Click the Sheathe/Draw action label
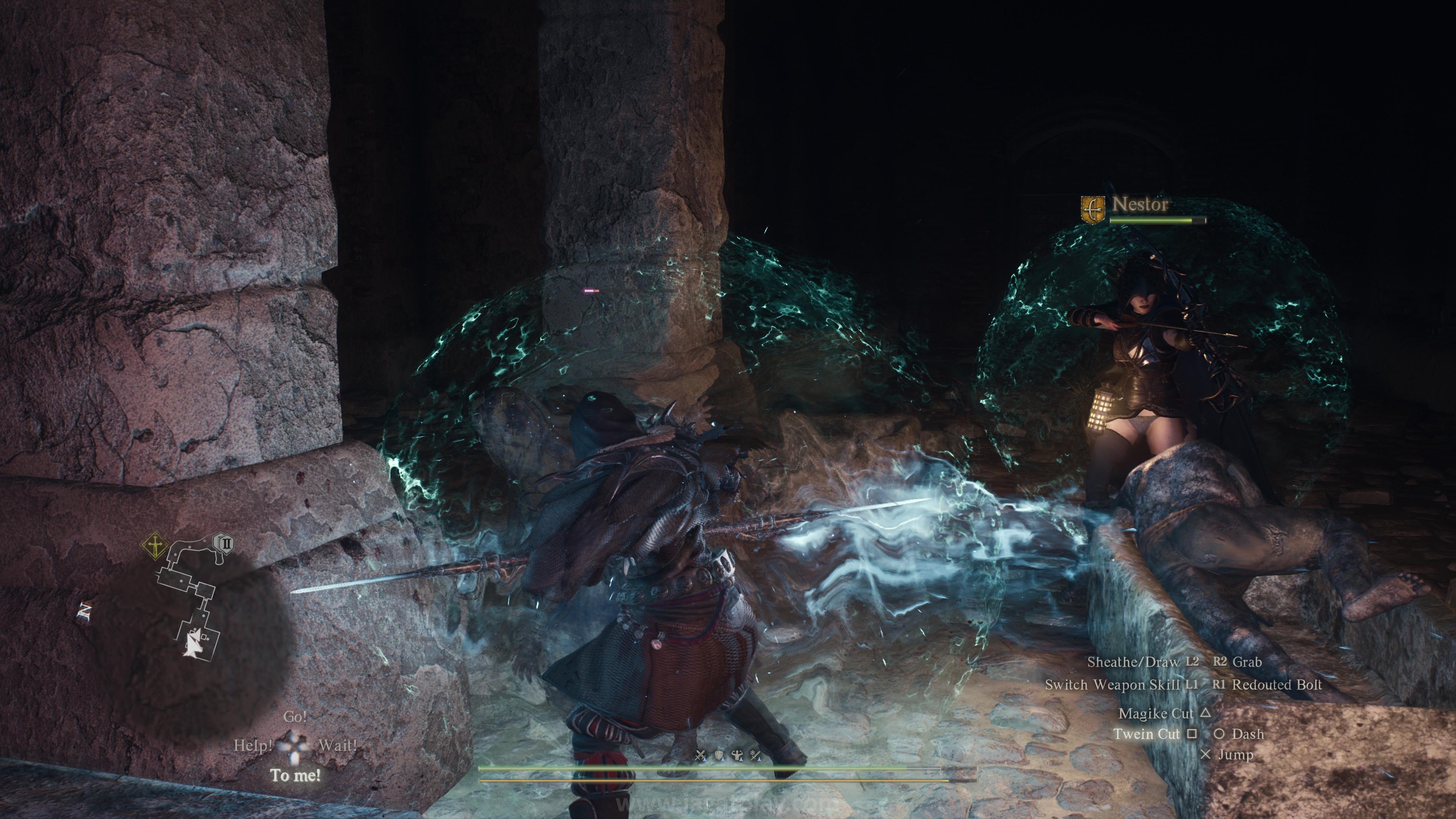Image resolution: width=1456 pixels, height=819 pixels. coord(1133,662)
